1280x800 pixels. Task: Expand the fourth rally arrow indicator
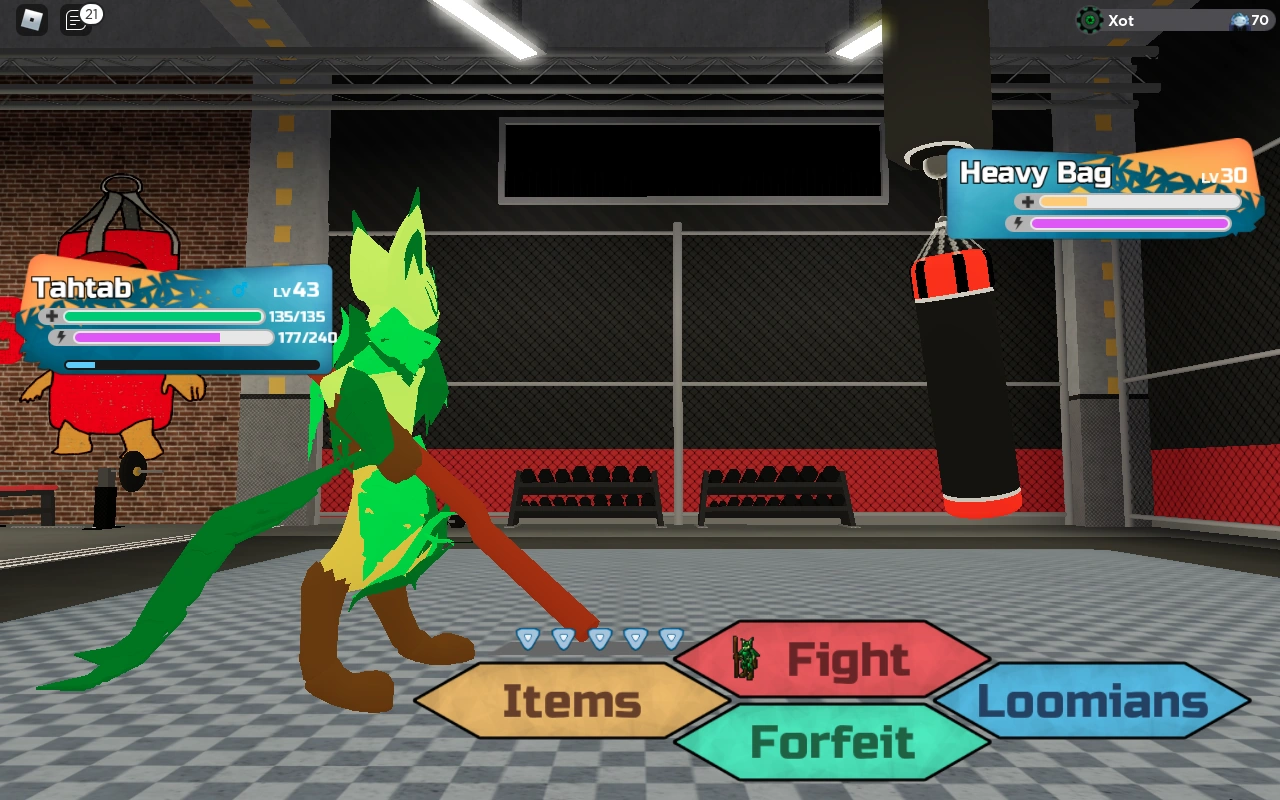pos(635,638)
